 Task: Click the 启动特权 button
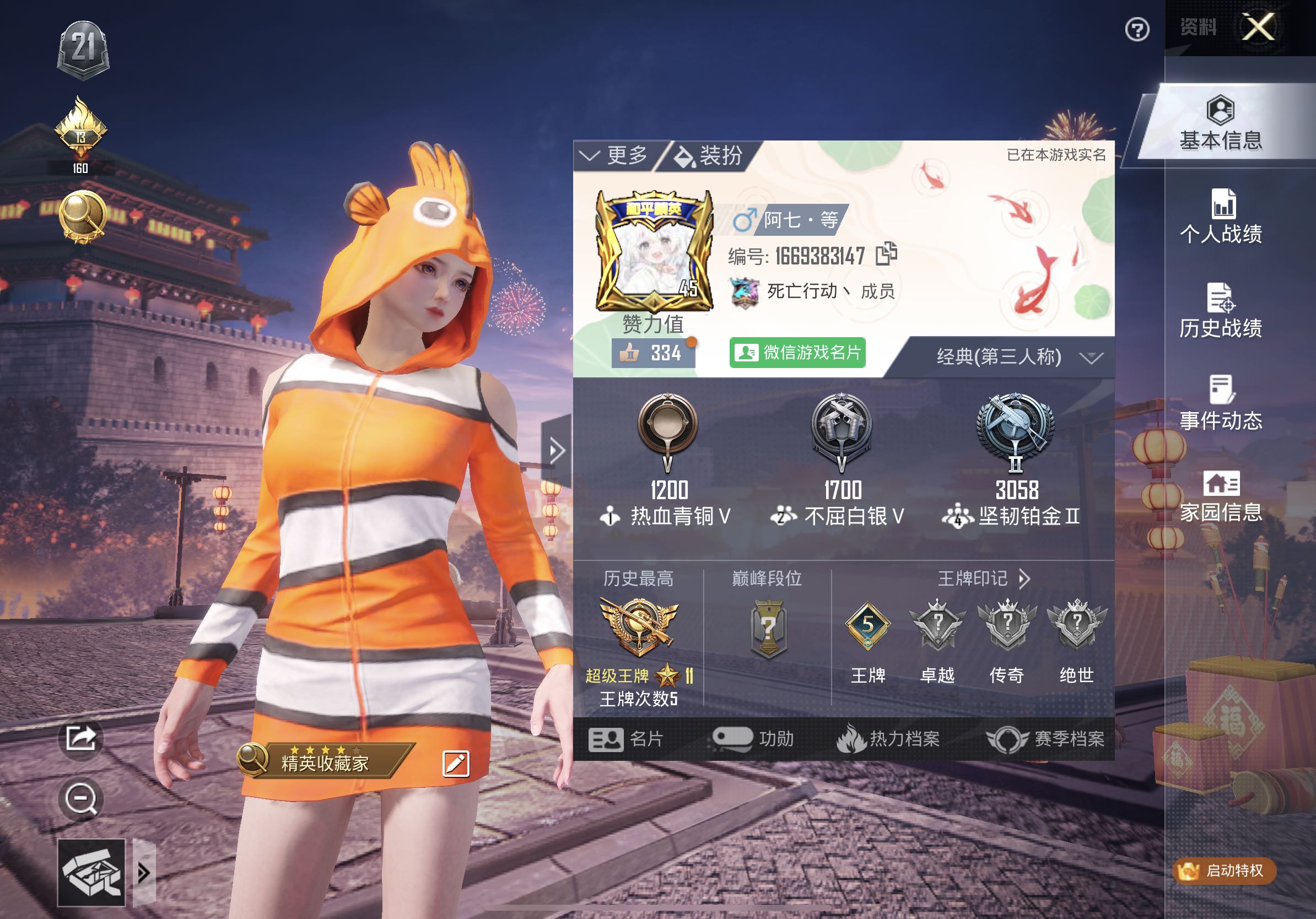(x=1225, y=871)
